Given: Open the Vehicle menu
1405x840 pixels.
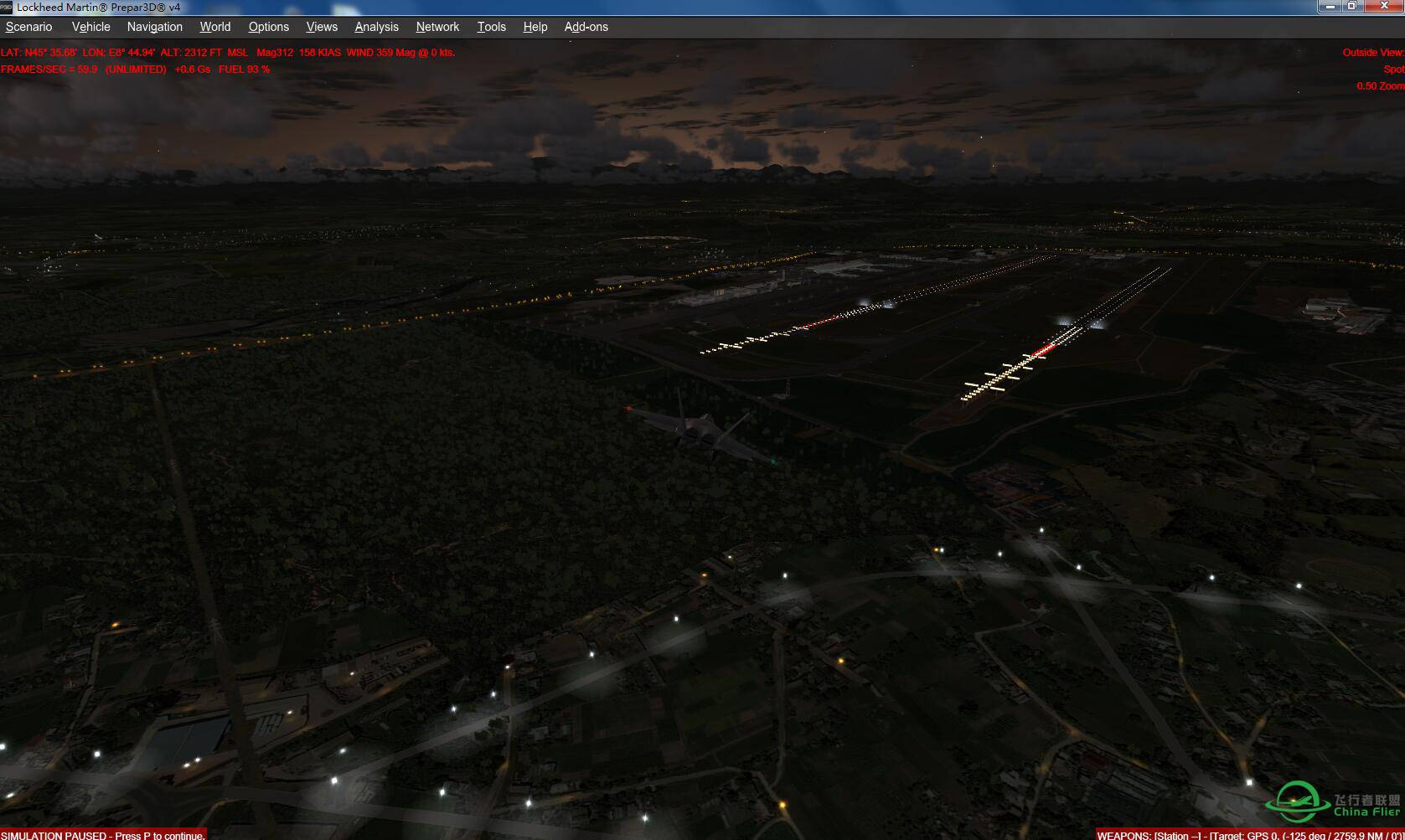Looking at the screenshot, I should pos(90,27).
